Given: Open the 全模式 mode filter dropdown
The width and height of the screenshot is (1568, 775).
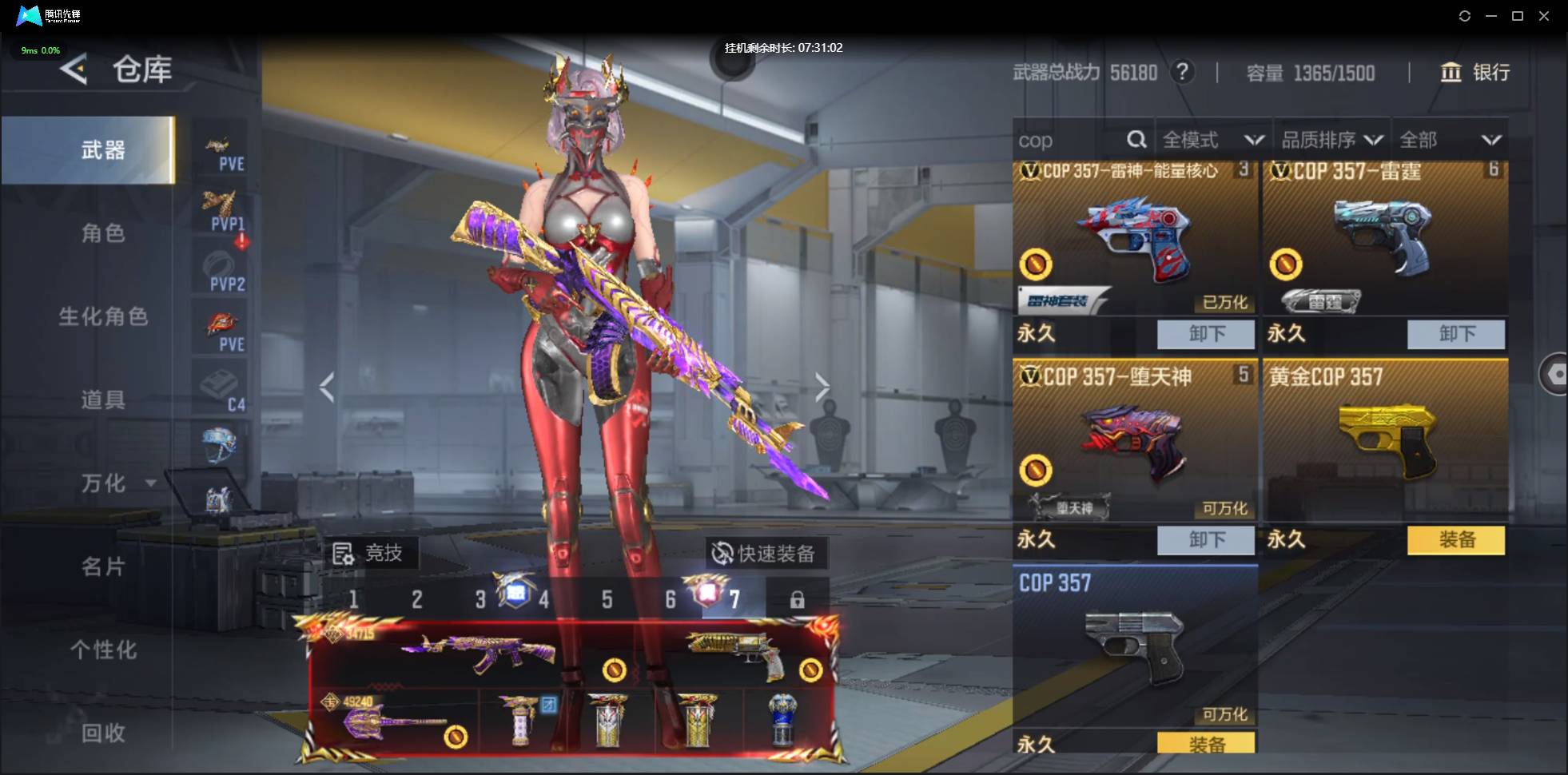Looking at the screenshot, I should click(x=1212, y=141).
